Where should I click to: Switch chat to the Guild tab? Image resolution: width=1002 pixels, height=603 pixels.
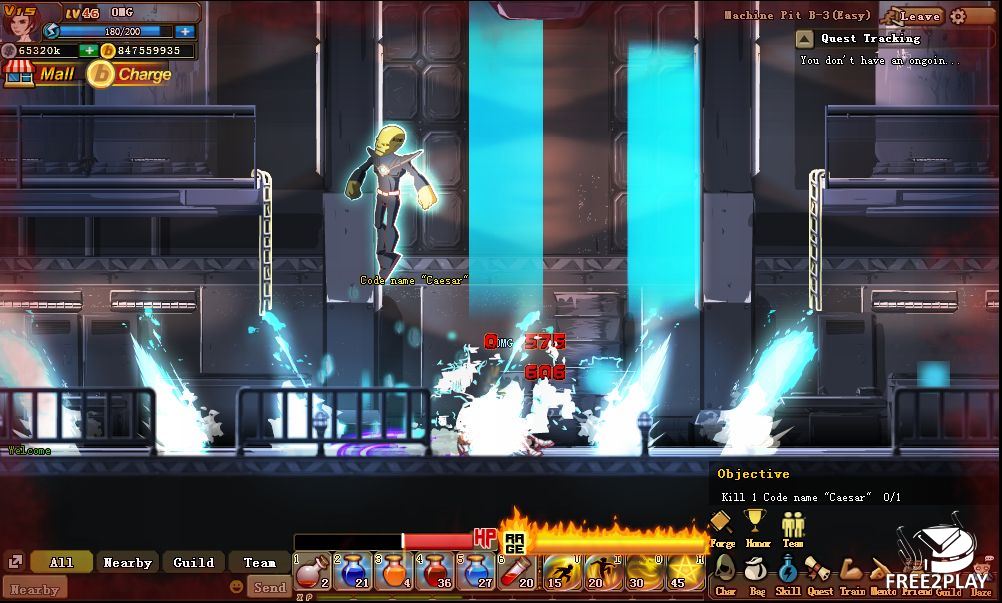point(193,562)
